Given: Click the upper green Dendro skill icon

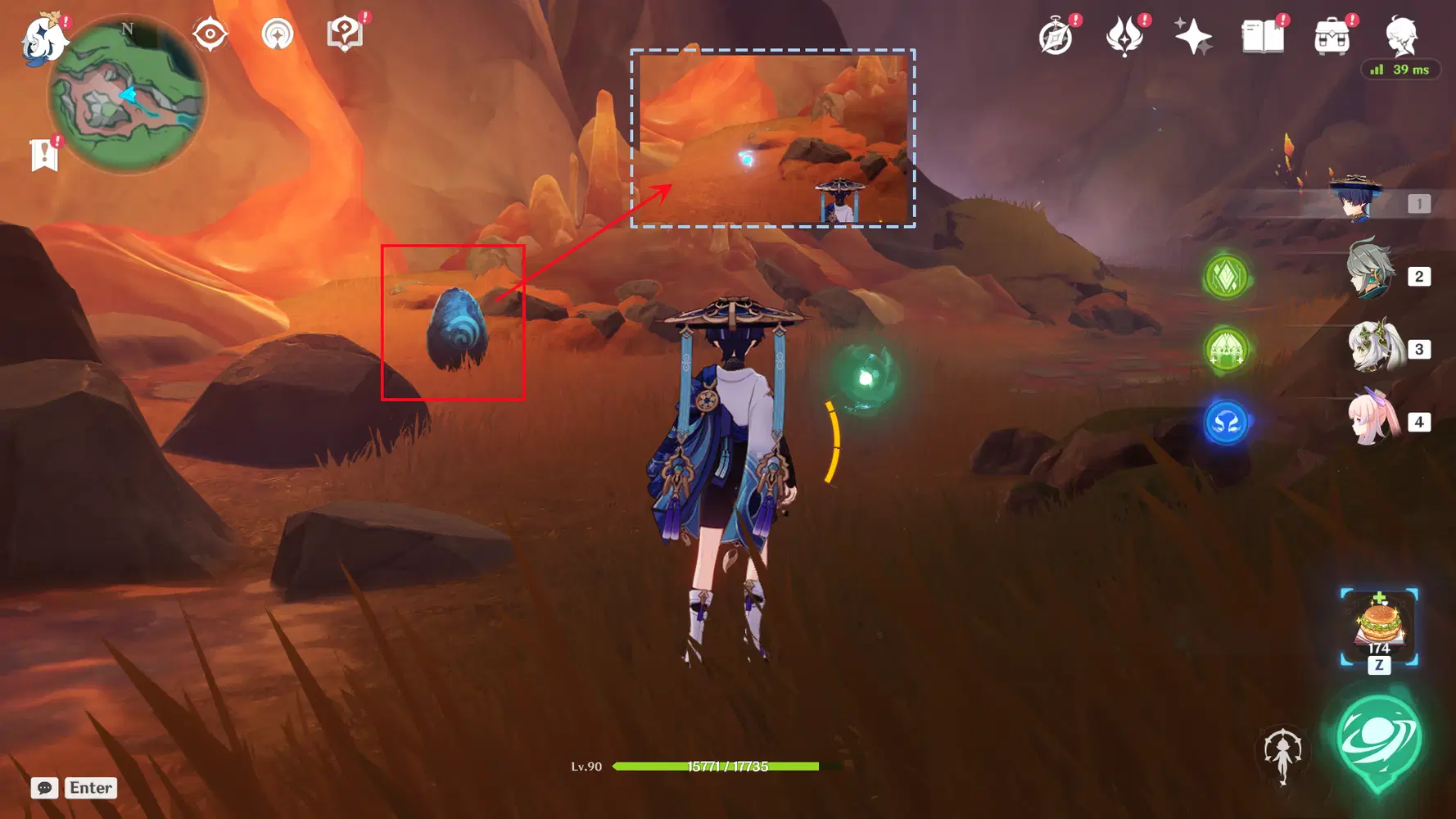Looking at the screenshot, I should (1225, 275).
